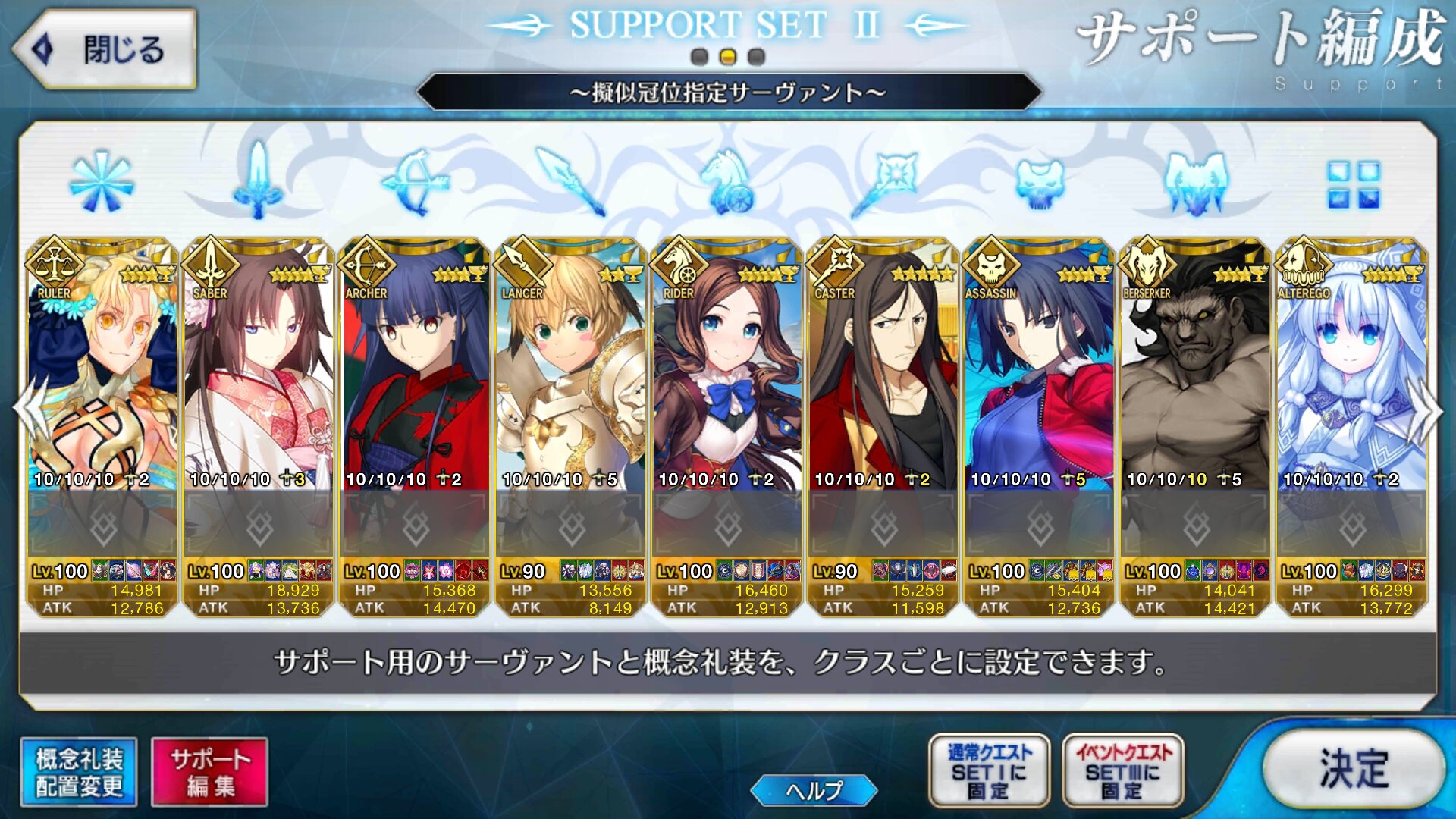Close the support setup with 閉じる
This screenshot has width=1456, height=819.
coord(105,50)
